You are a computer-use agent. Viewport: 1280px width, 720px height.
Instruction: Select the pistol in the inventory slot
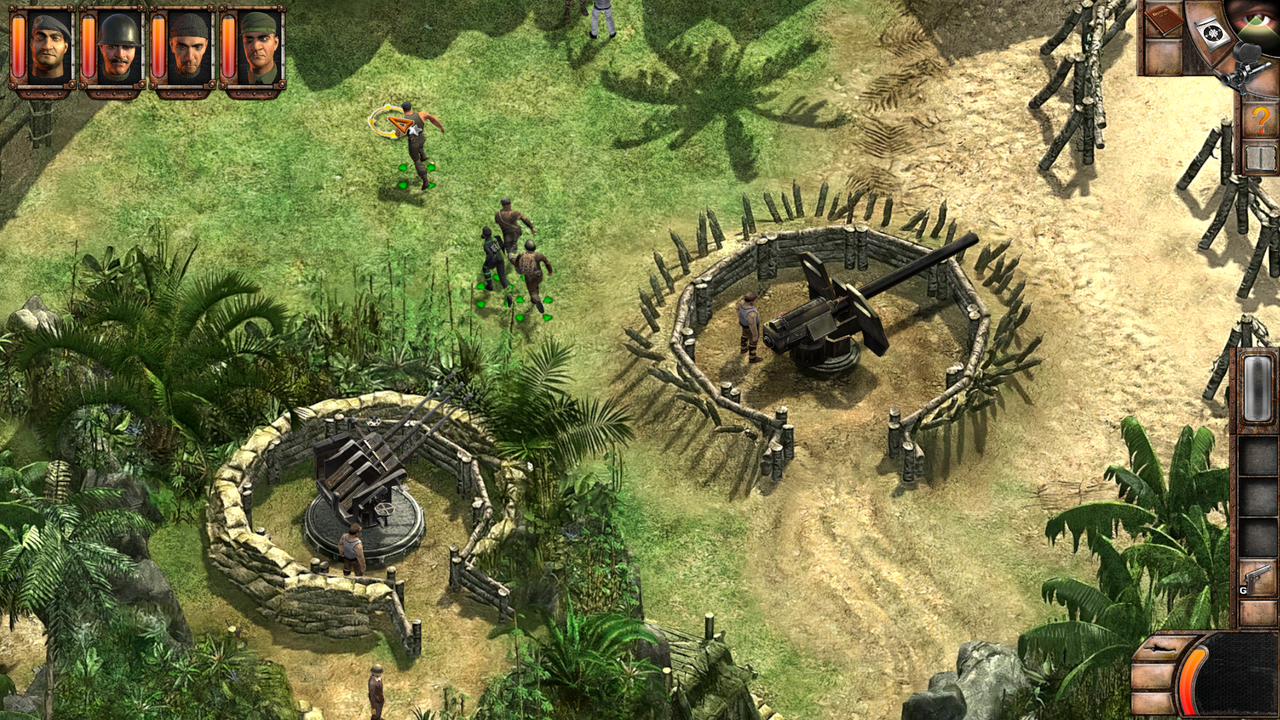(1258, 577)
